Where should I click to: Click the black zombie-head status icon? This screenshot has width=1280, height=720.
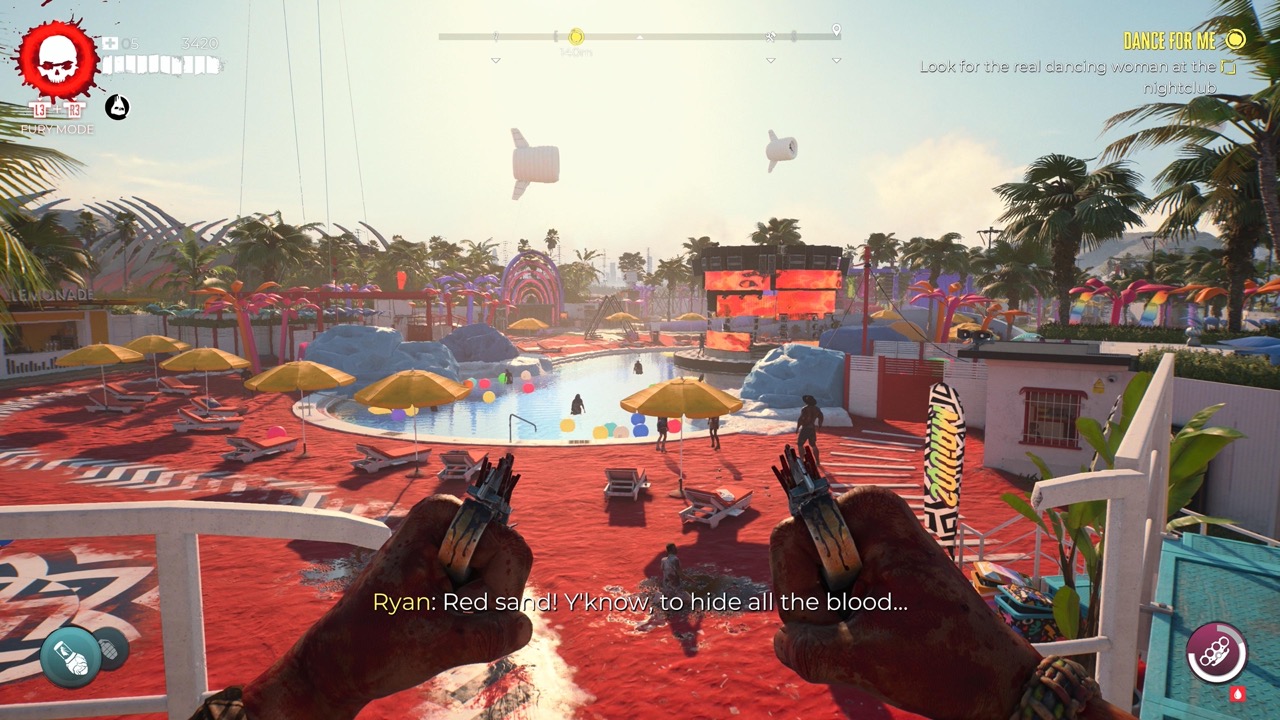[x=117, y=107]
